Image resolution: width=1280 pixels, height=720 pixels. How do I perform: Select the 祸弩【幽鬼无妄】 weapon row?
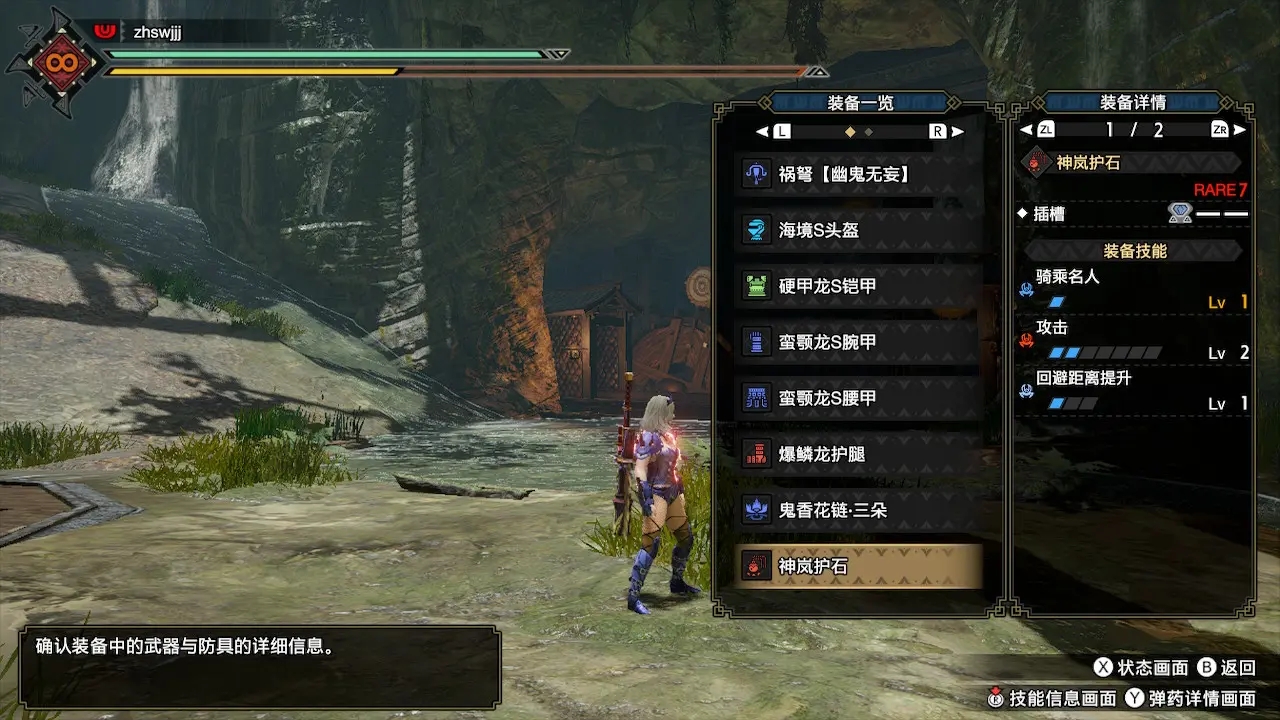[x=858, y=174]
